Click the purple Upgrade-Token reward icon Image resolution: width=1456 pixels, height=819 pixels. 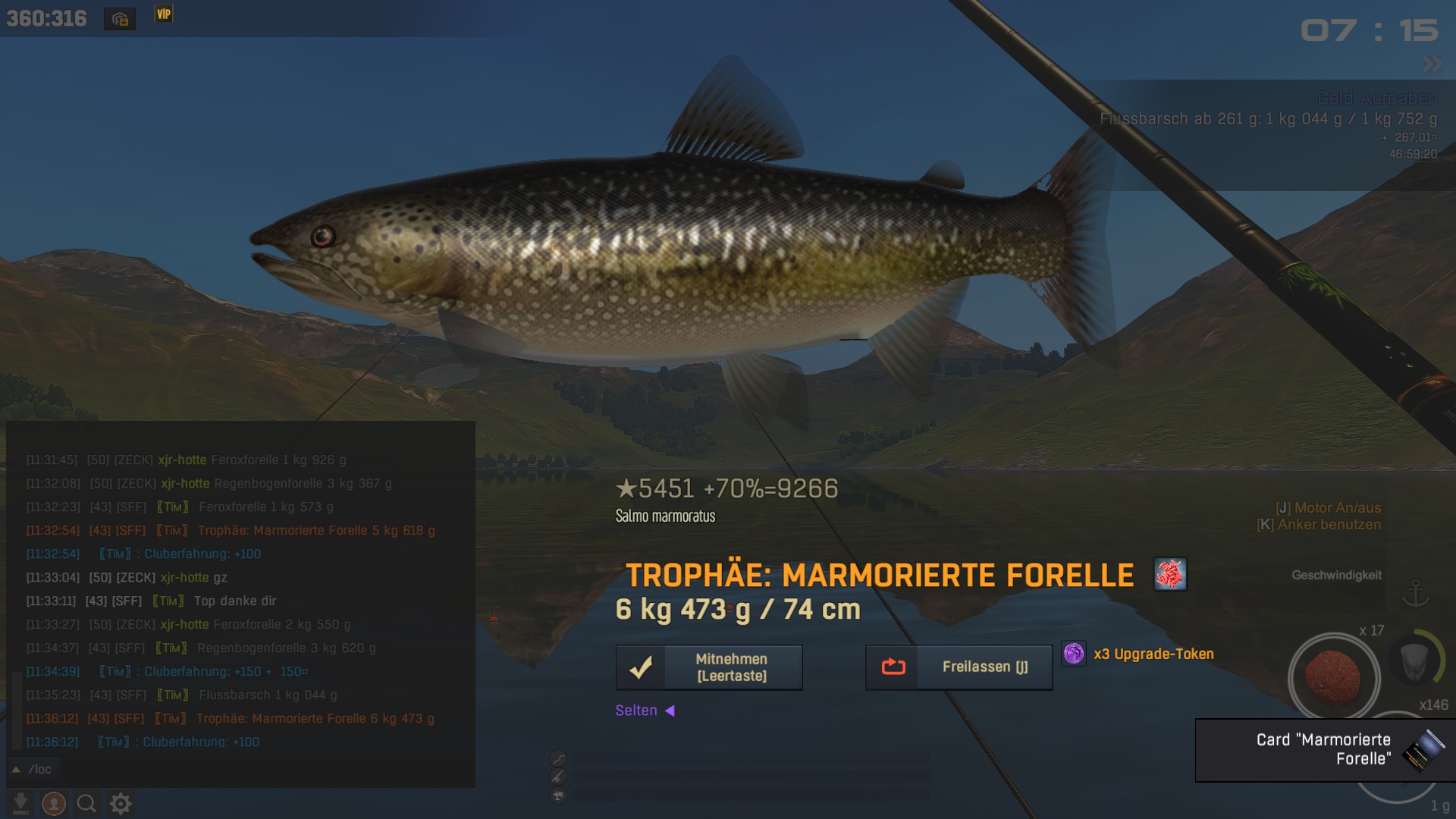(1074, 654)
